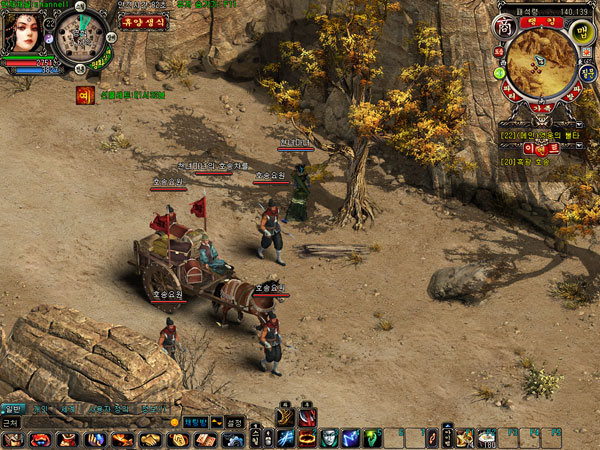
Task: Use the golden ring skill icon
Action: pyautogui.click(x=307, y=438)
